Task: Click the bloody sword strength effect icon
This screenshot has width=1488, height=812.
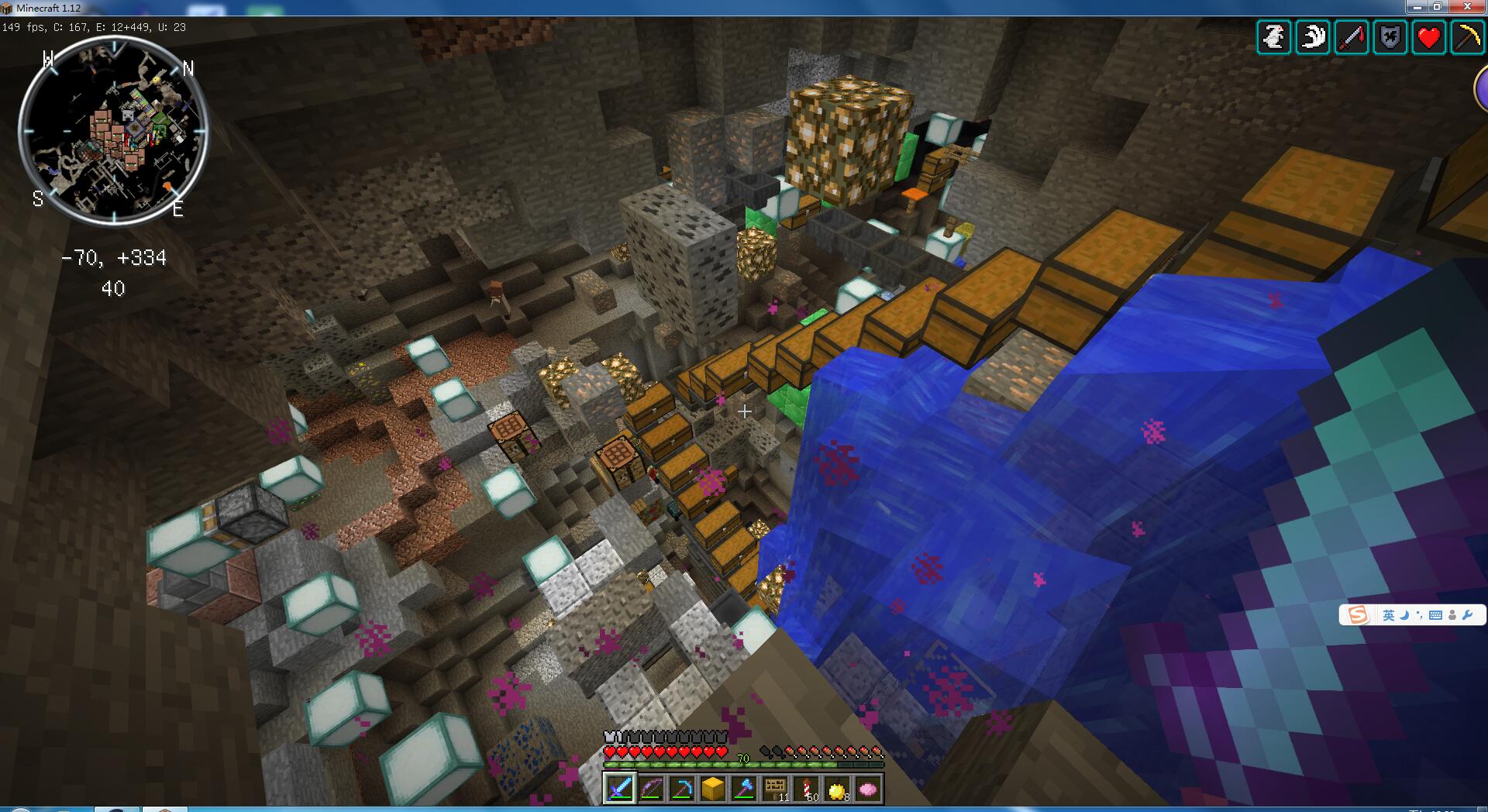Action: tap(1352, 37)
